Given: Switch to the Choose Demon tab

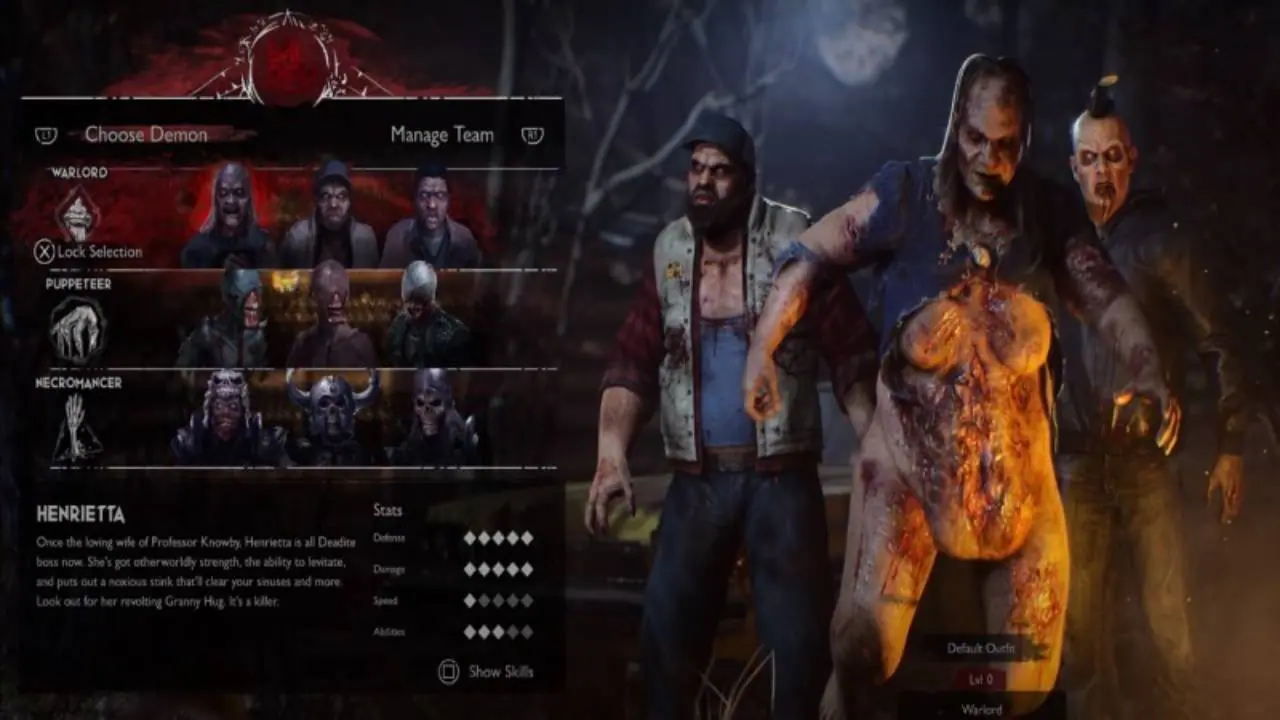Looking at the screenshot, I should coord(146,135).
